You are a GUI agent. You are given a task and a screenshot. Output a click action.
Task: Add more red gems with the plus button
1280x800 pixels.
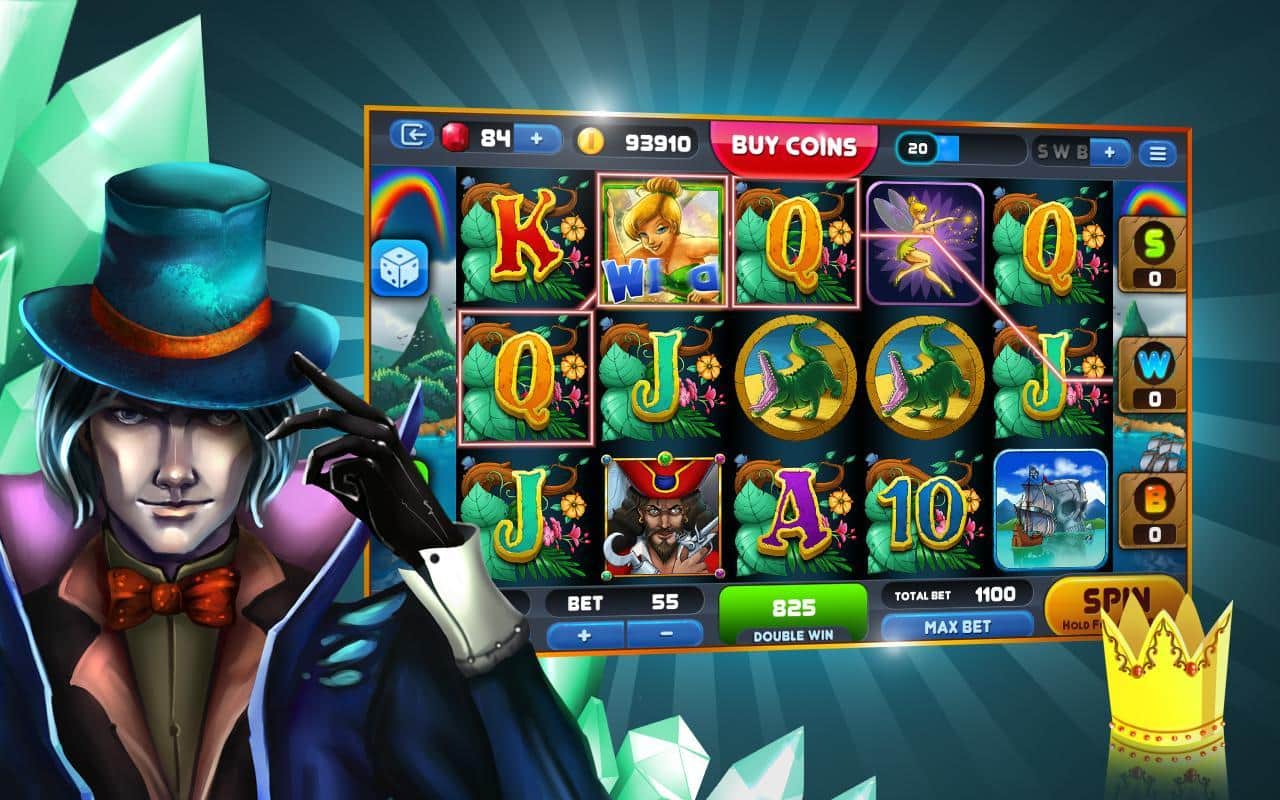click(538, 138)
